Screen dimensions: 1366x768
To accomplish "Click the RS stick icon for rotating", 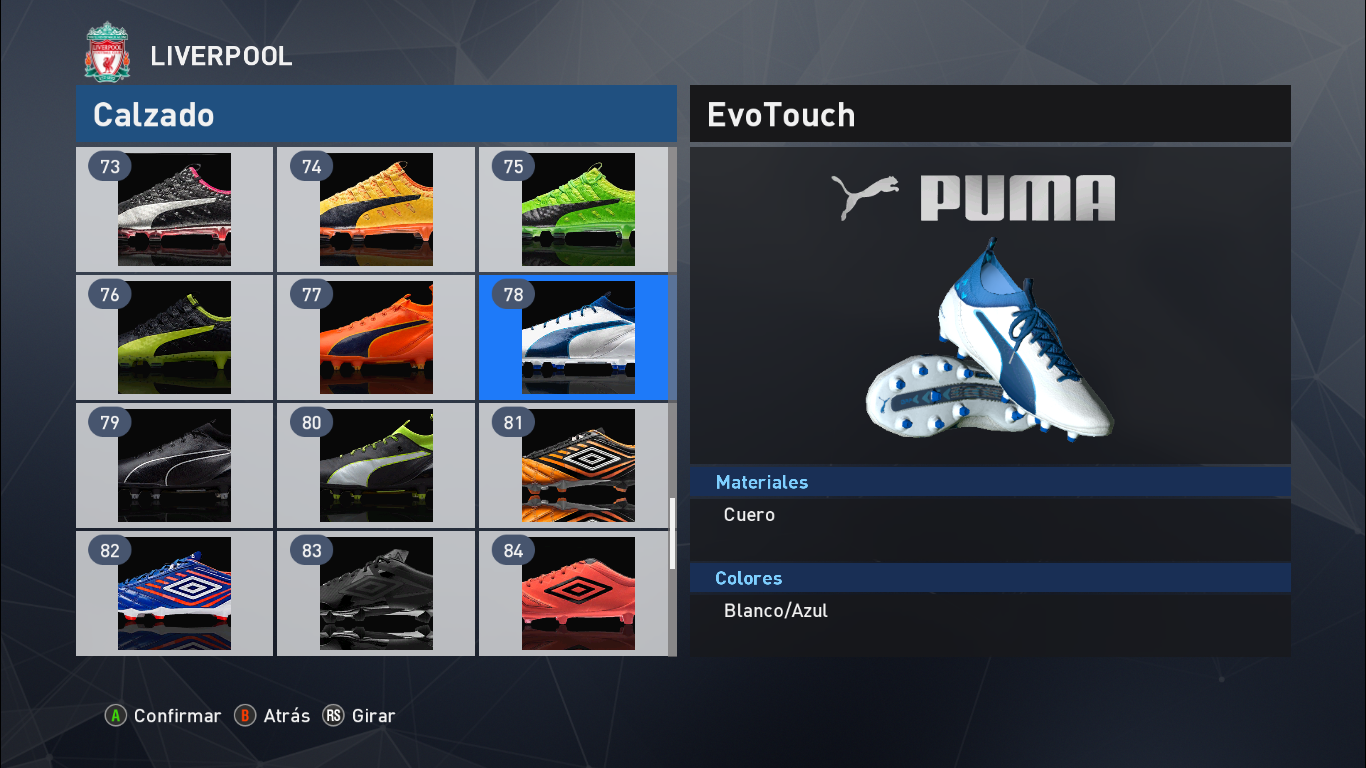I will click(332, 716).
